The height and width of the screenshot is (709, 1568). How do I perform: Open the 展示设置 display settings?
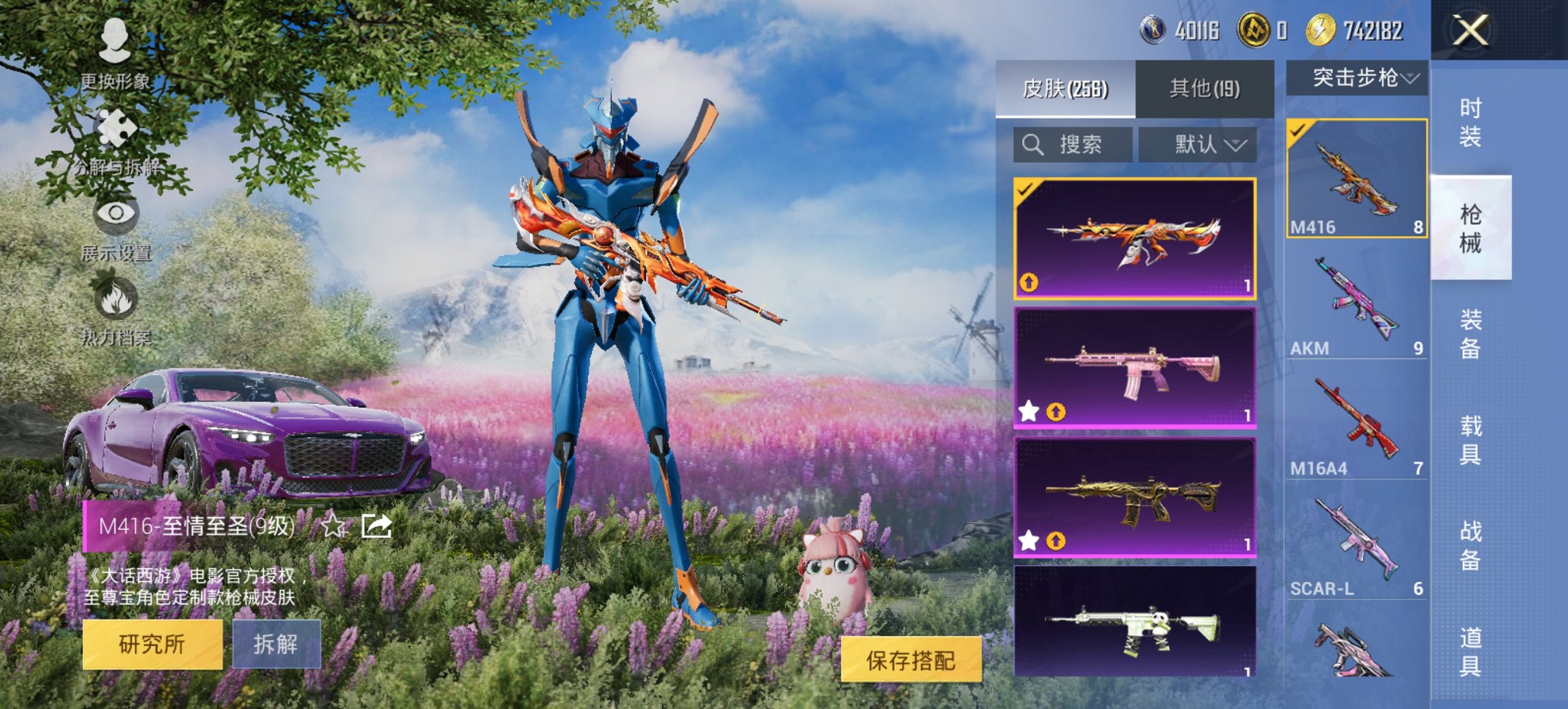(116, 226)
